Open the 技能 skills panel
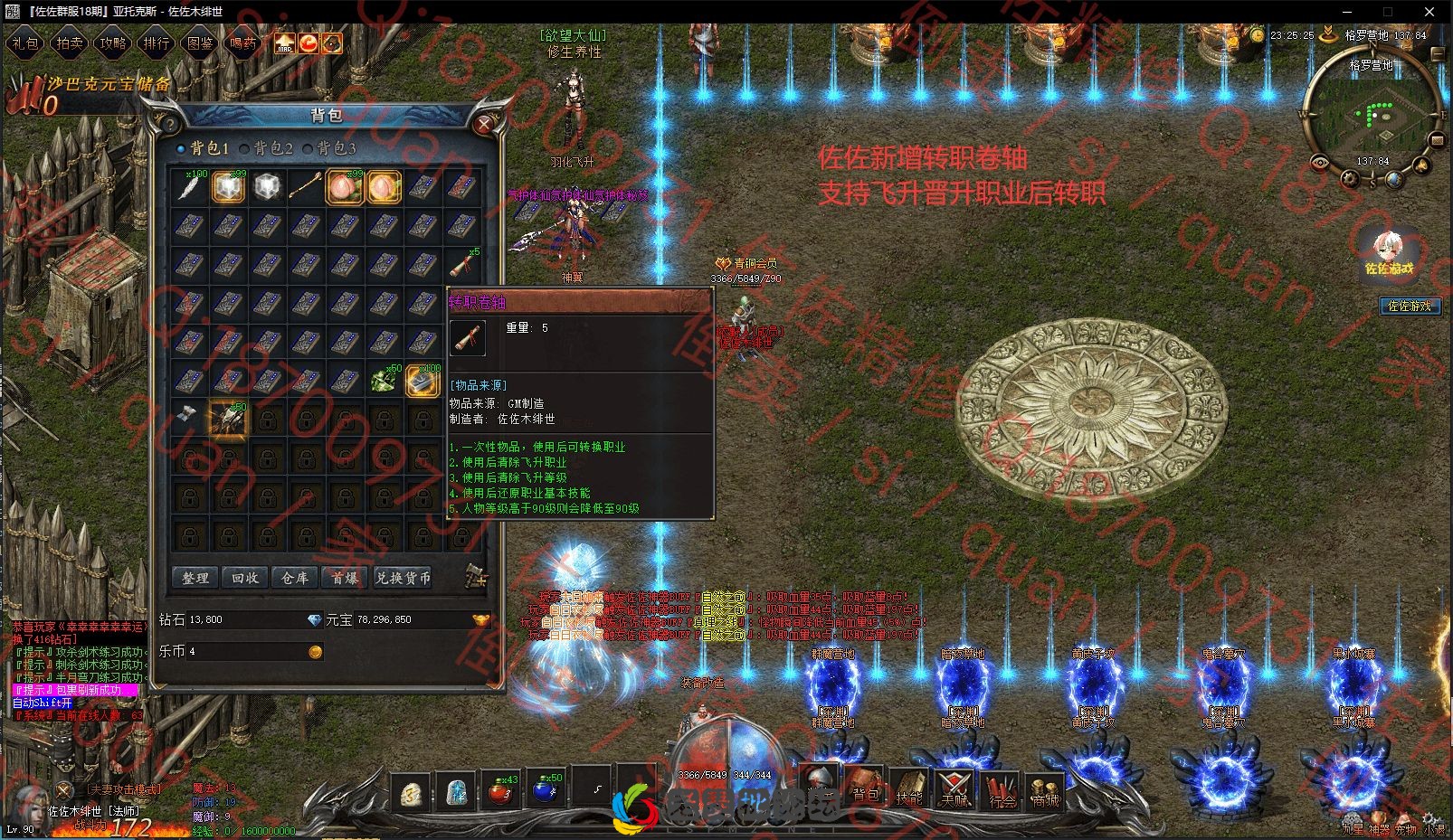Viewport: 1453px width, 840px height. pyautogui.click(x=908, y=789)
